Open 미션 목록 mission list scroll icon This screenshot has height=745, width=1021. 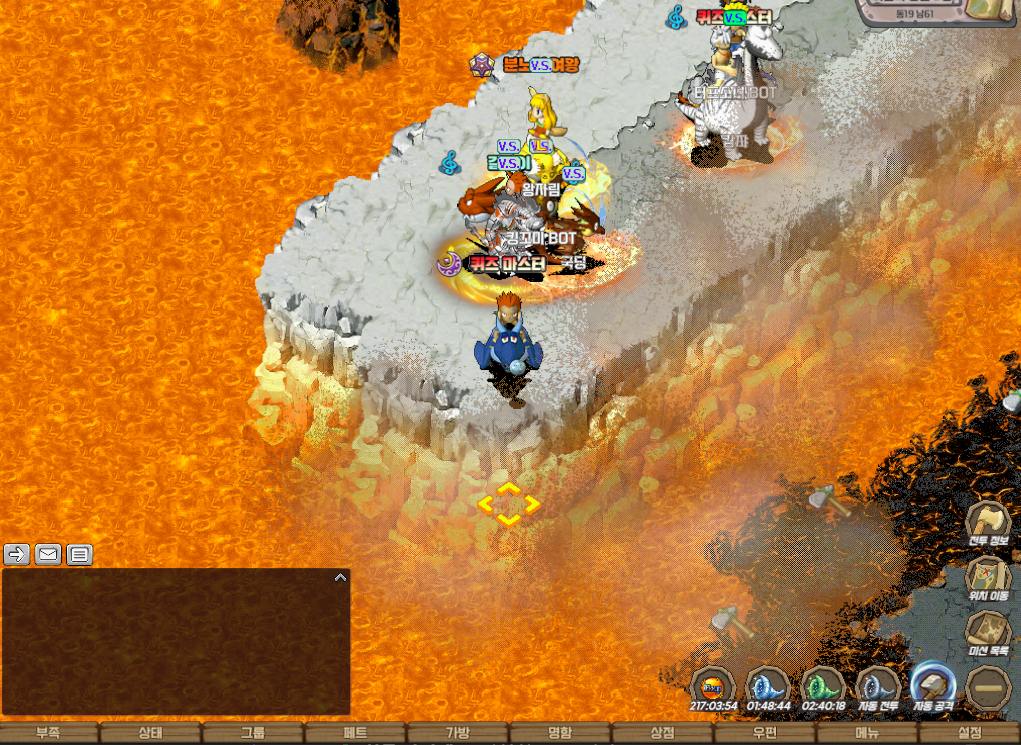coord(988,632)
